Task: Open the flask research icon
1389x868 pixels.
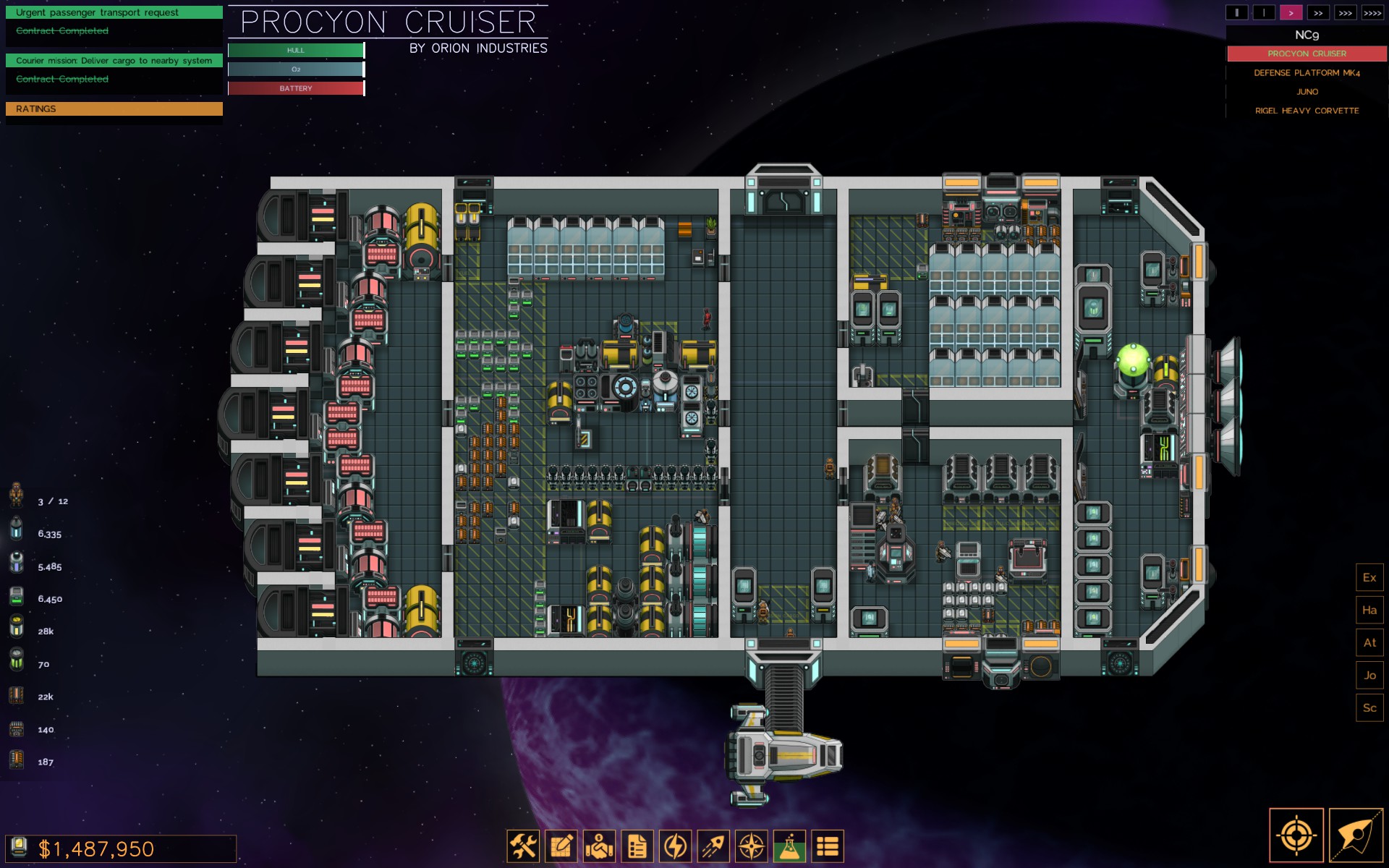Action: [x=789, y=846]
